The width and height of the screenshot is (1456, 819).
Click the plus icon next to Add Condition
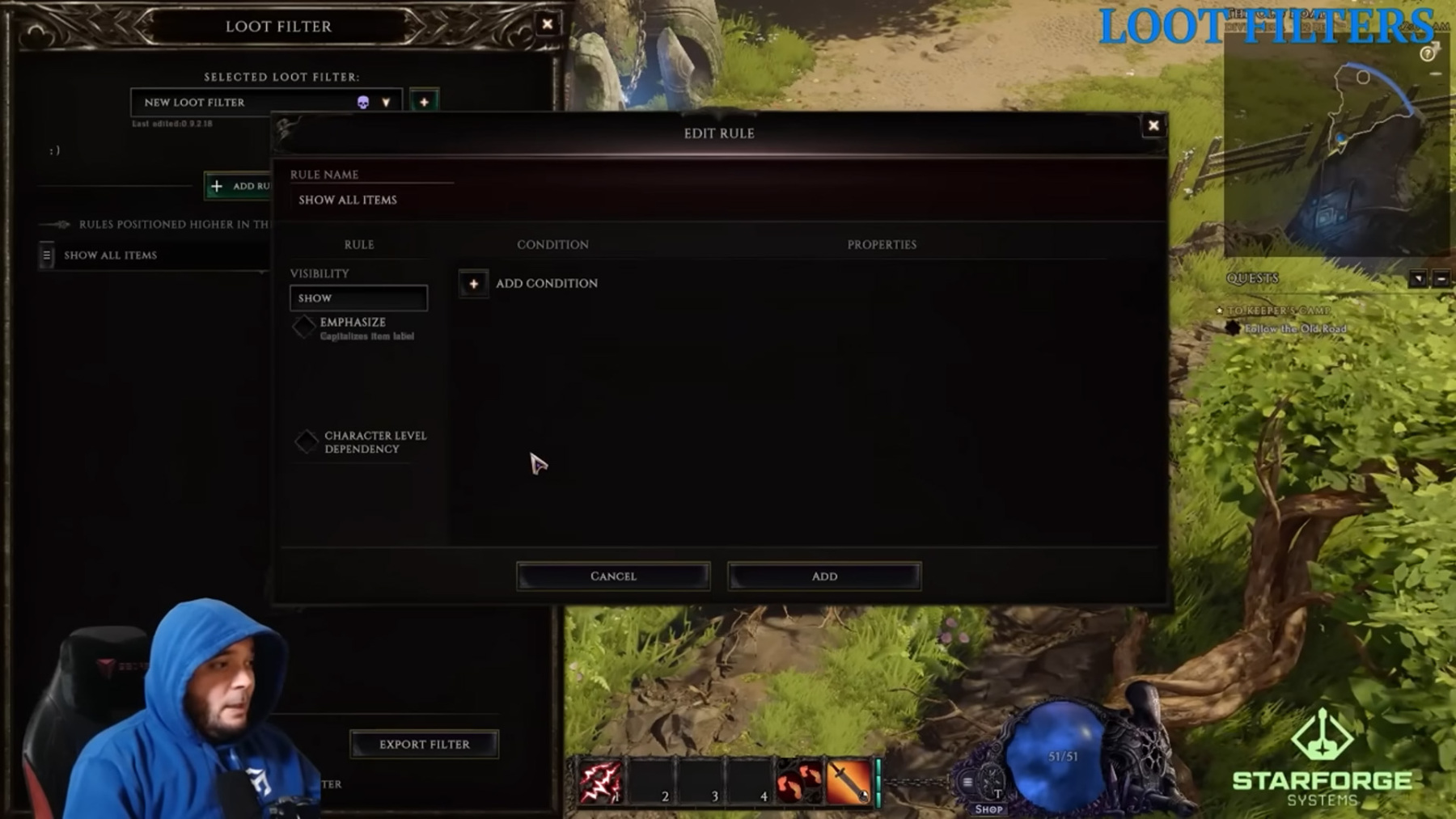(473, 285)
